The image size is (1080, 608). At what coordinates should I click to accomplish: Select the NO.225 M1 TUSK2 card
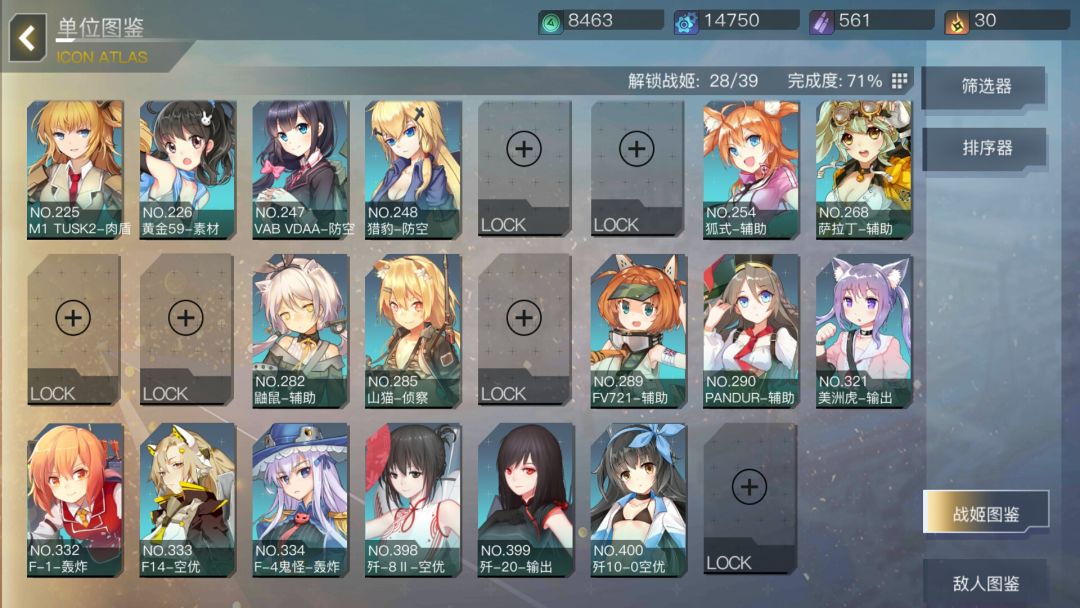coord(75,168)
